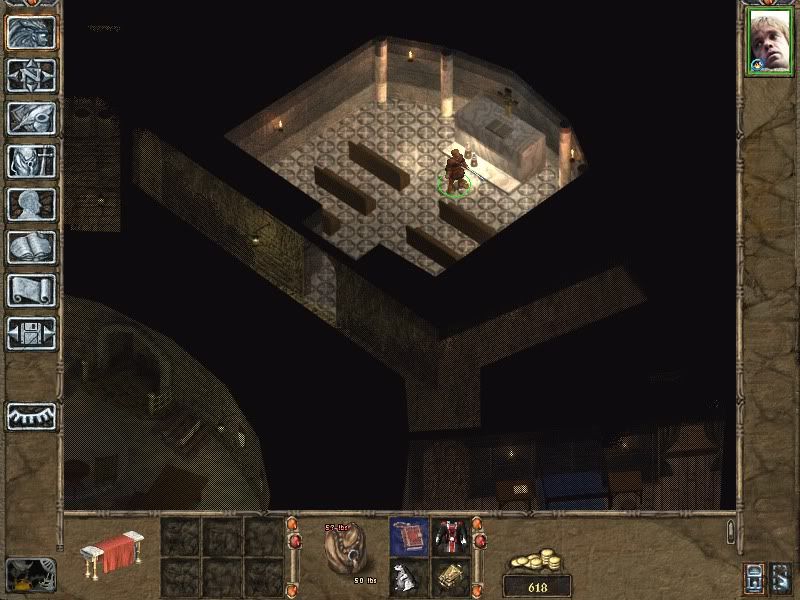Open the scroll button in sidebar
The image size is (800, 600).
(31, 289)
